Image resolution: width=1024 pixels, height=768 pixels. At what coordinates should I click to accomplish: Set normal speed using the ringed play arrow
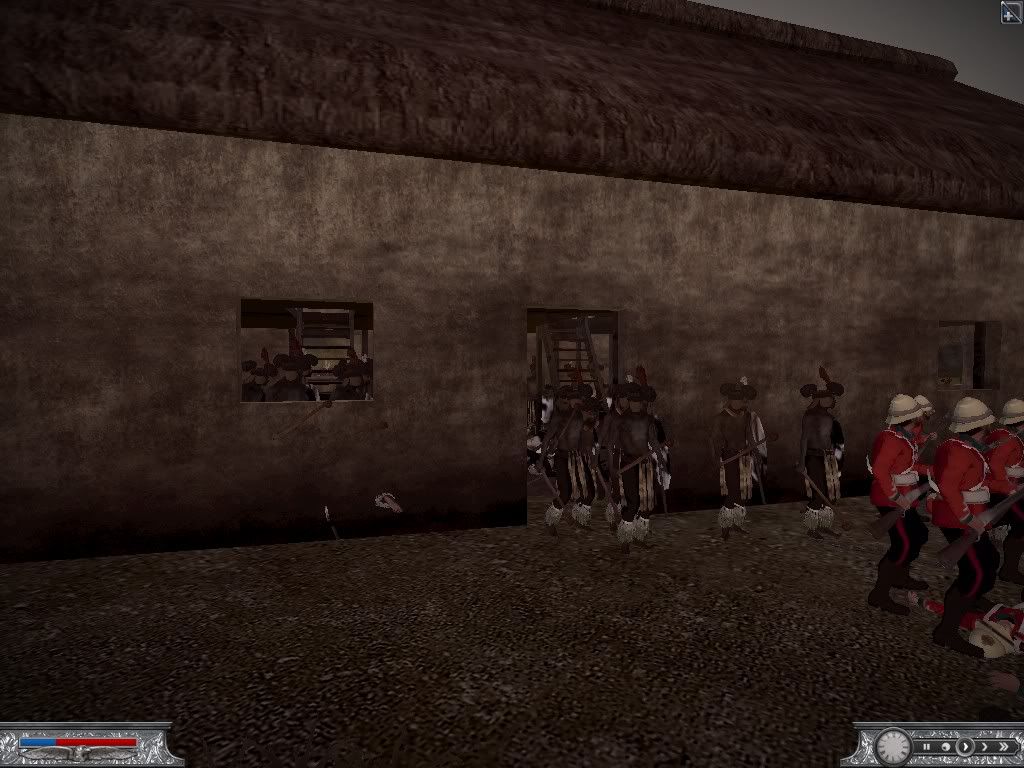(x=965, y=746)
